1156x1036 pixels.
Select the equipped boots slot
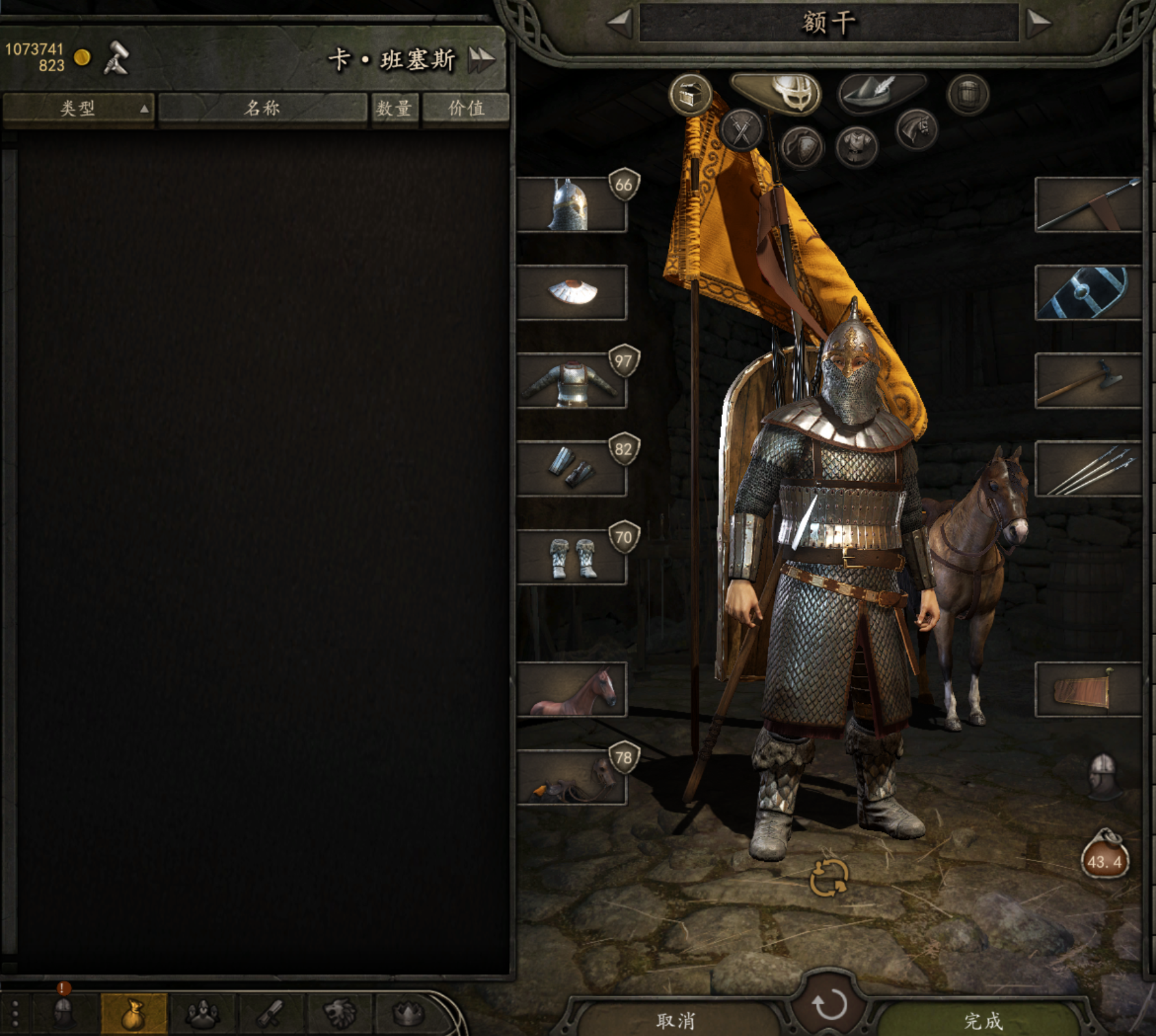tap(571, 557)
